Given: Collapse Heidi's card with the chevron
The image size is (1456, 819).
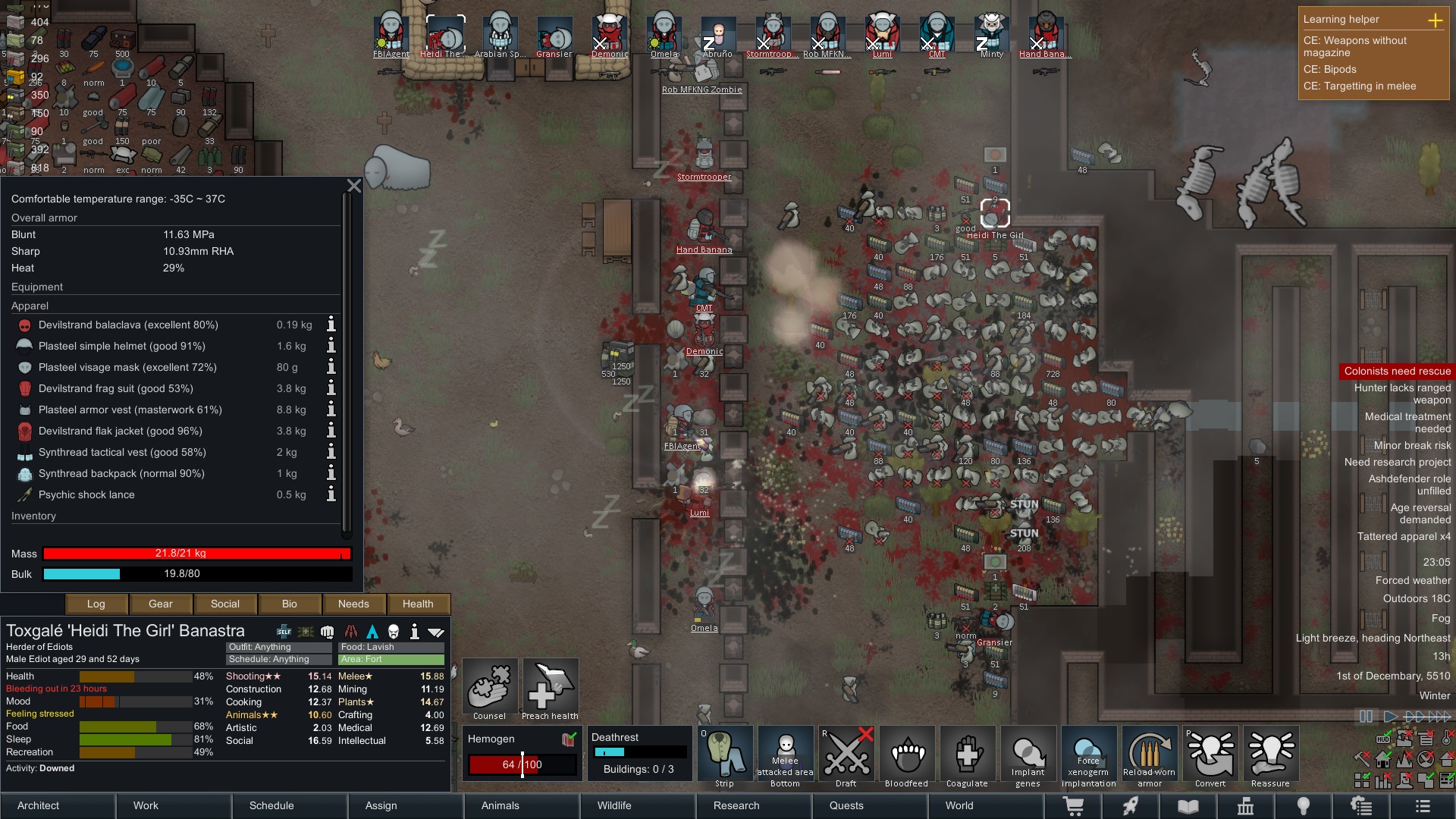Looking at the screenshot, I should click(x=435, y=630).
